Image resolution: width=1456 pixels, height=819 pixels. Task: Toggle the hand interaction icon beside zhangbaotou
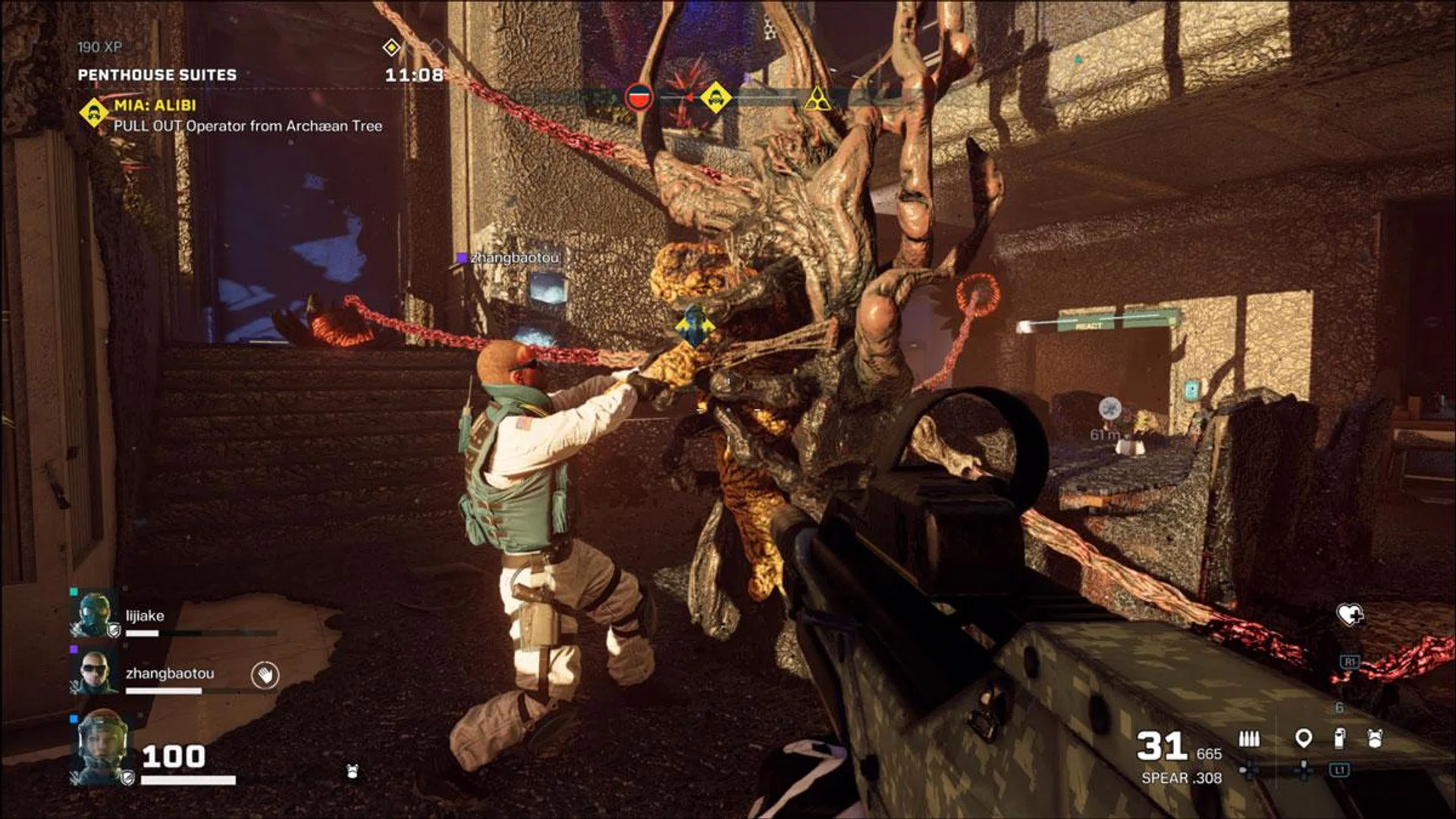265,675
